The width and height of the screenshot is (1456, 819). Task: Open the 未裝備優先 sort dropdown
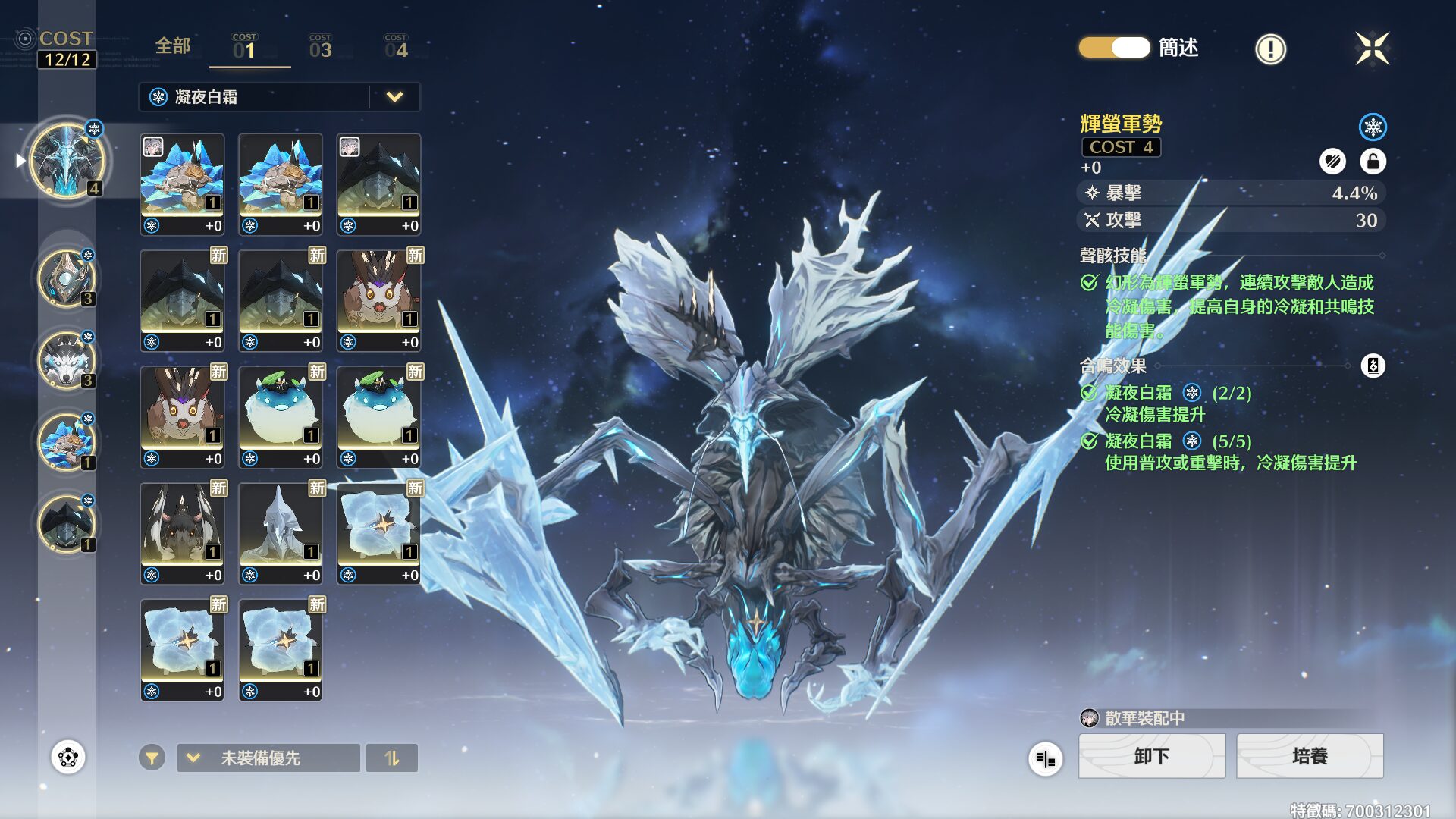(x=268, y=758)
